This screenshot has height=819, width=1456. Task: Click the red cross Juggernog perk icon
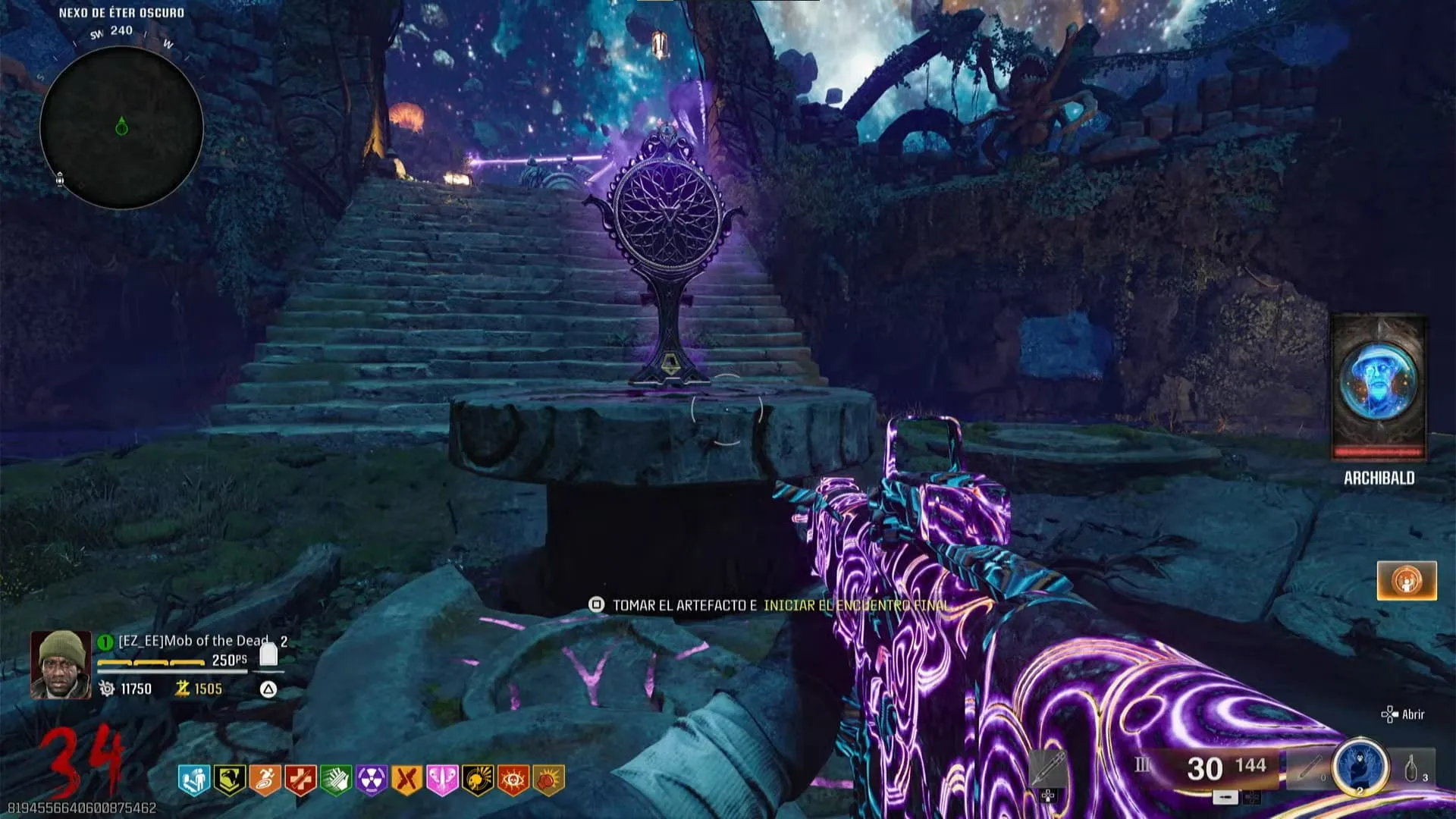pos(300,779)
